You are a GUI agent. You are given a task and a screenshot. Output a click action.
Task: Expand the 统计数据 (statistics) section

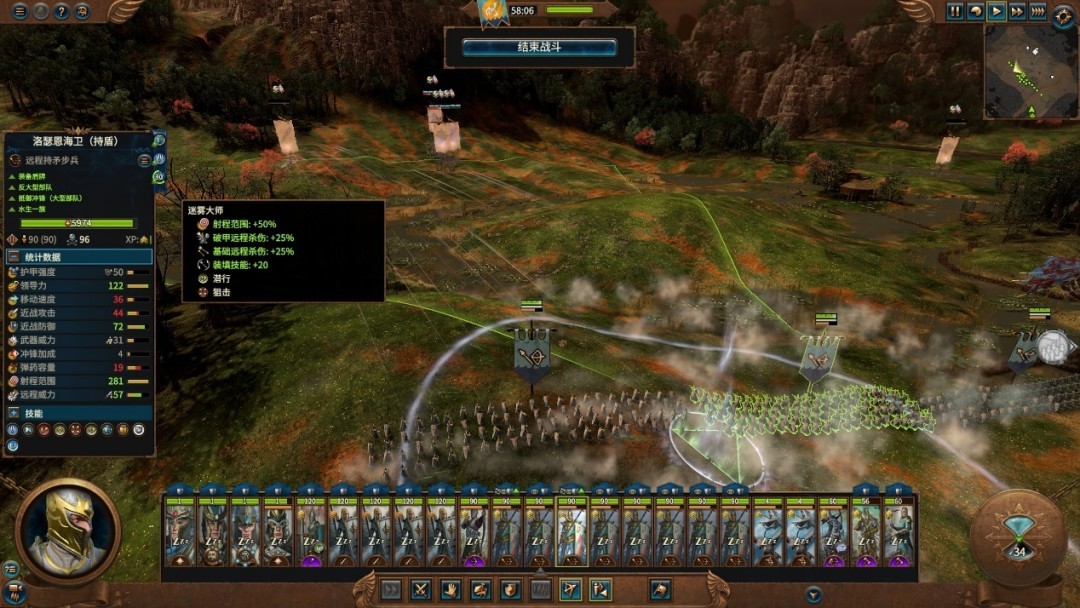(78, 257)
